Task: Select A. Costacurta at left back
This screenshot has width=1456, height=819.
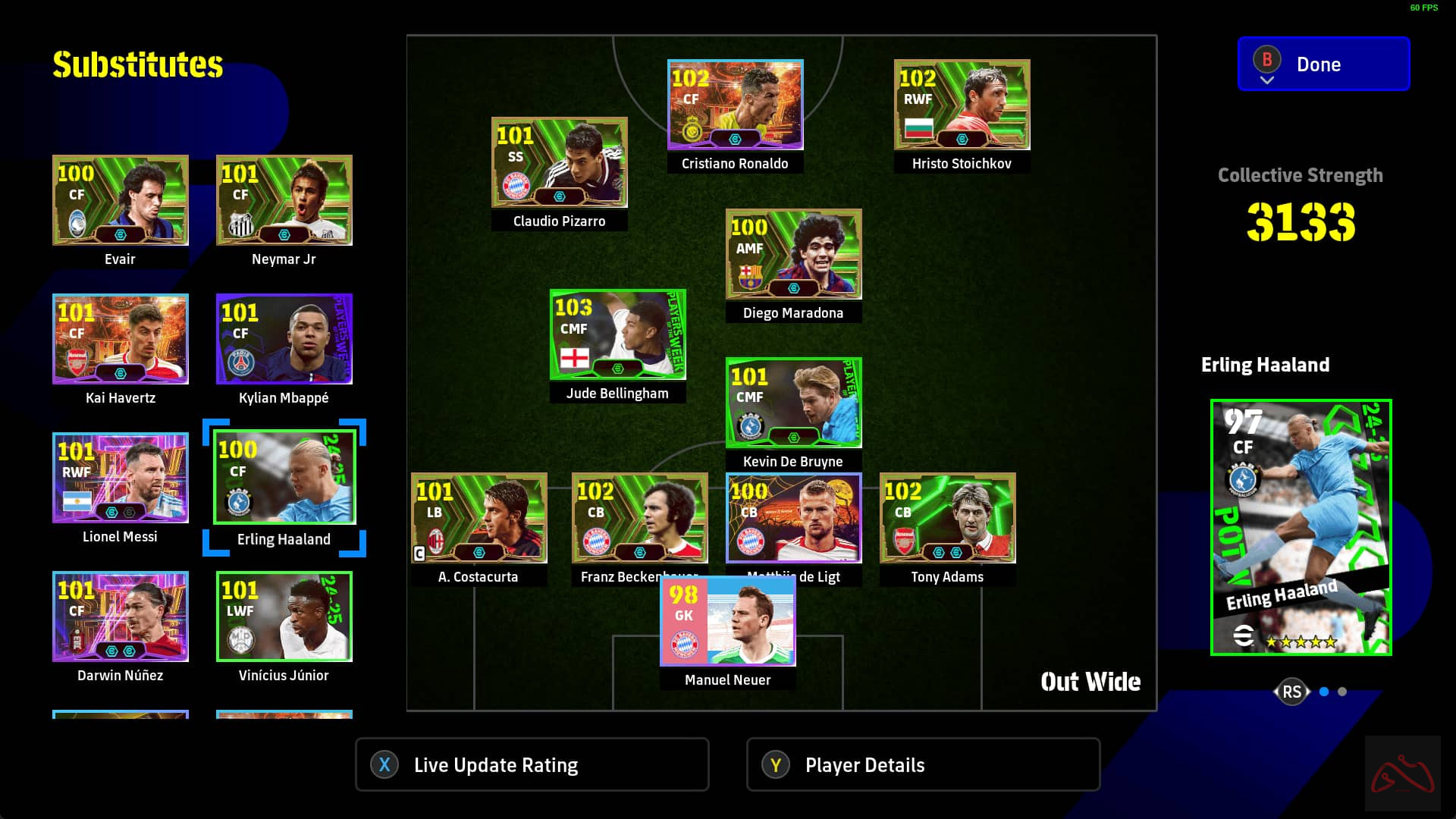Action: point(479,518)
